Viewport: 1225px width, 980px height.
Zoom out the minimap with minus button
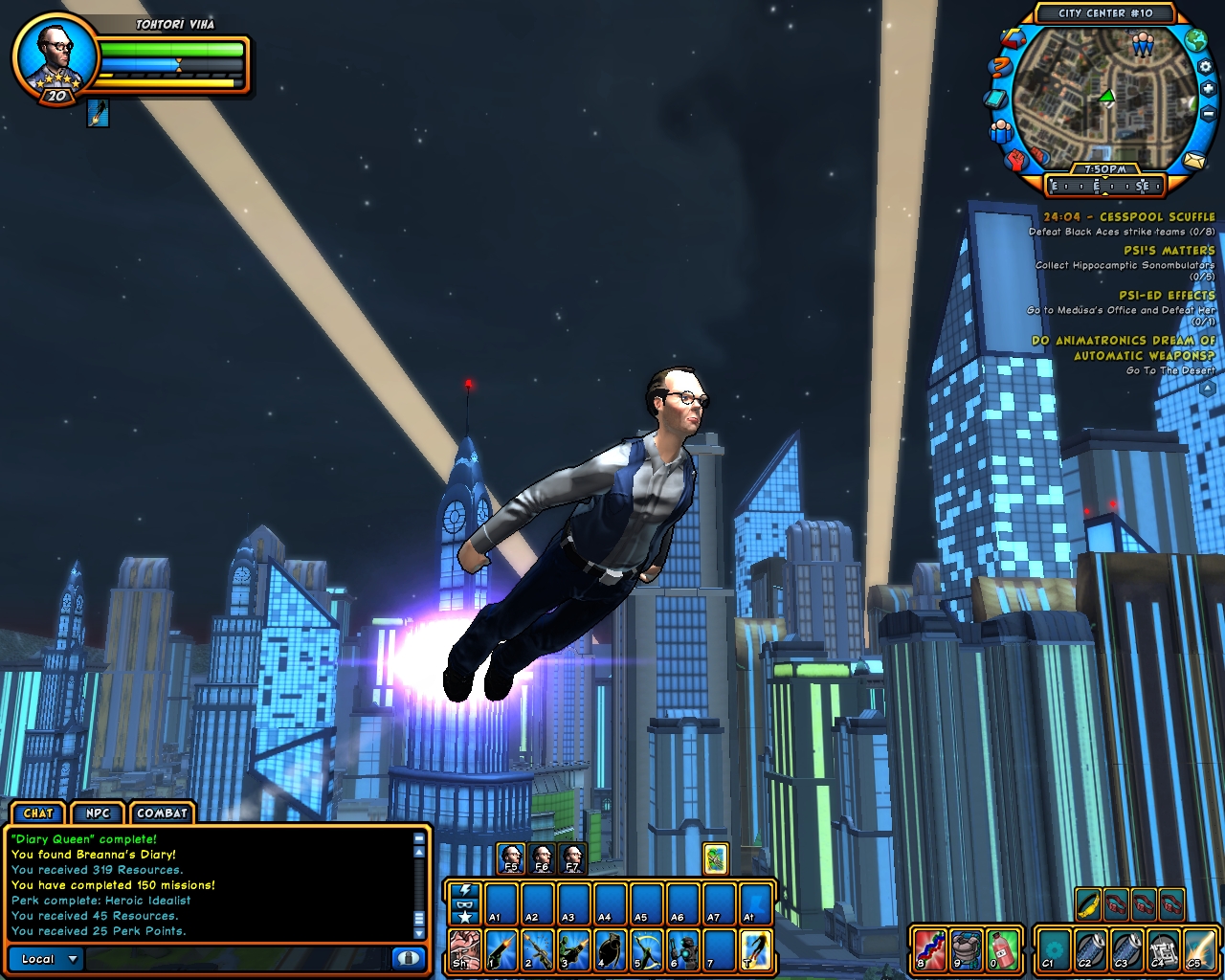[x=1207, y=114]
